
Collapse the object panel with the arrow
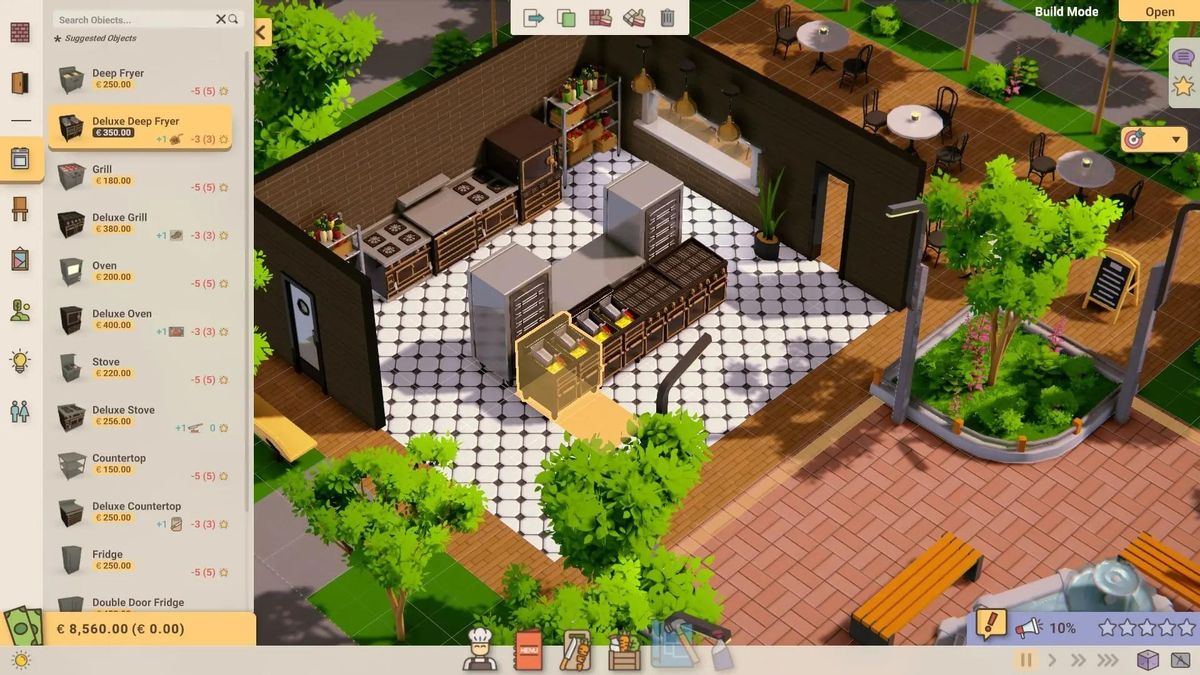coord(262,32)
